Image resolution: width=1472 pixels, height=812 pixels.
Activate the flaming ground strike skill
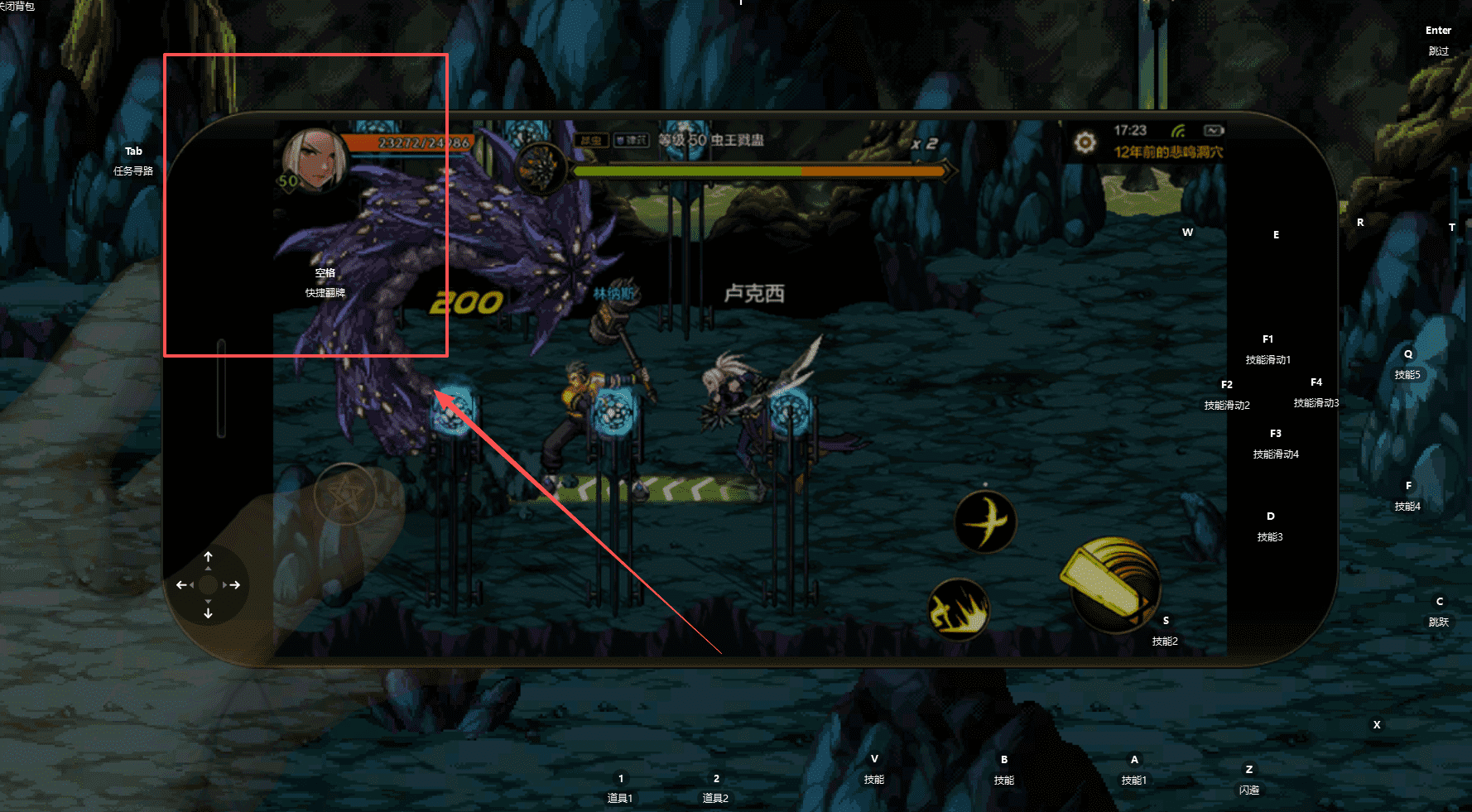[x=959, y=609]
